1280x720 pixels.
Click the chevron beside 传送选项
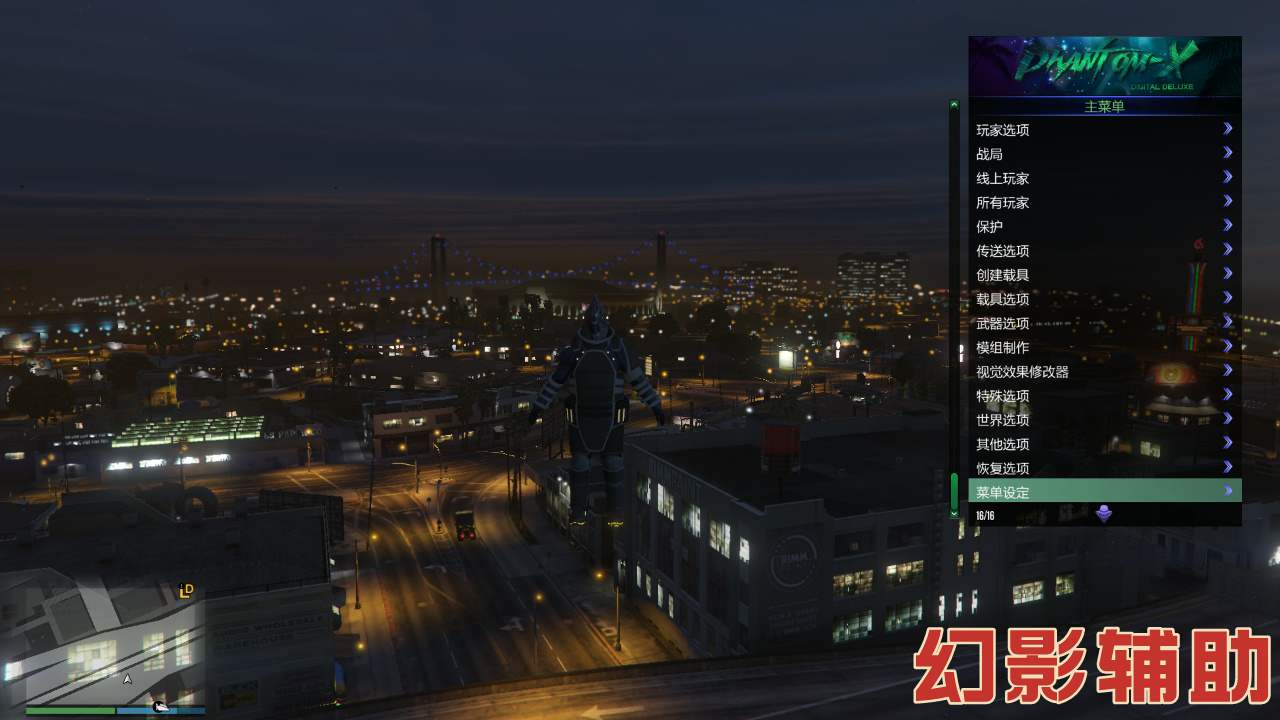(x=1227, y=248)
